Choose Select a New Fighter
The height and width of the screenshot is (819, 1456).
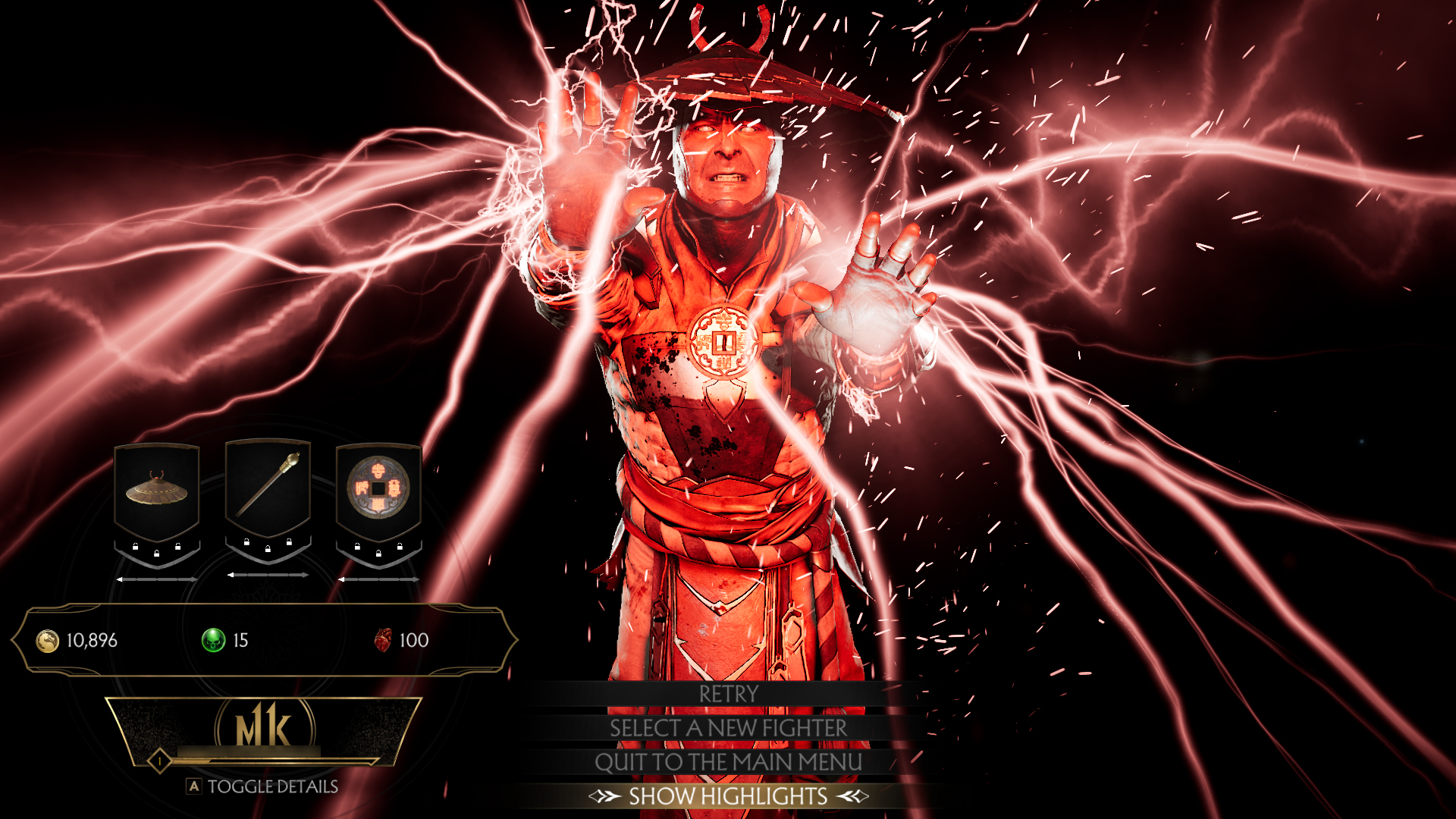[728, 728]
